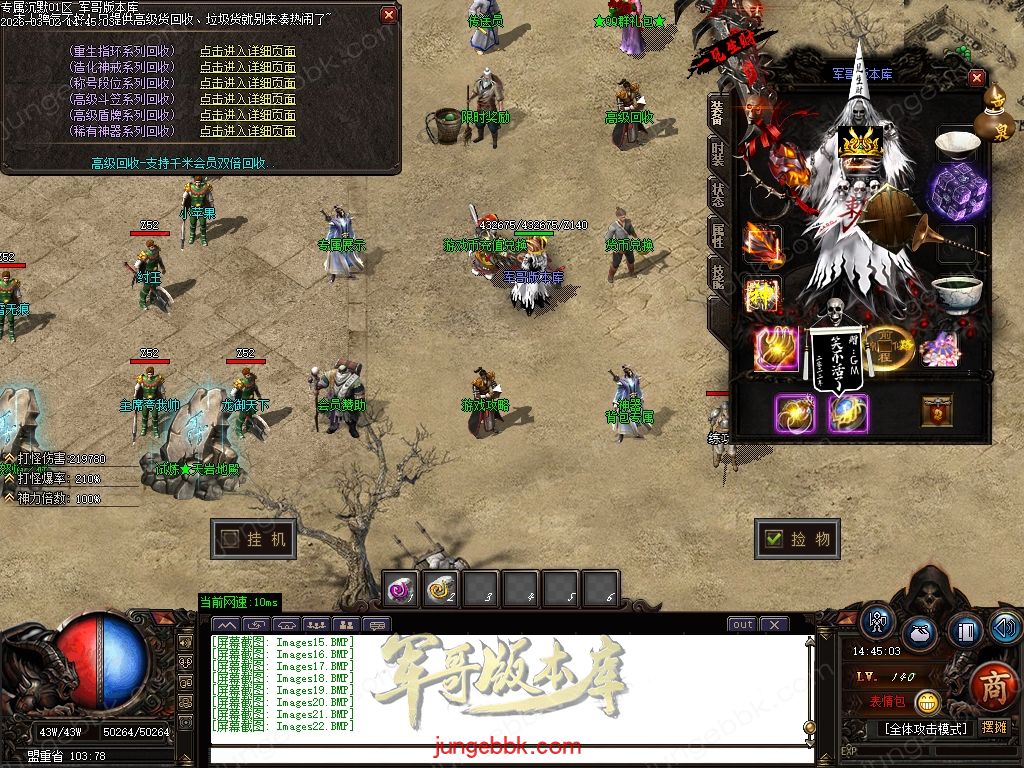Open the red 商 shop button

993,686
